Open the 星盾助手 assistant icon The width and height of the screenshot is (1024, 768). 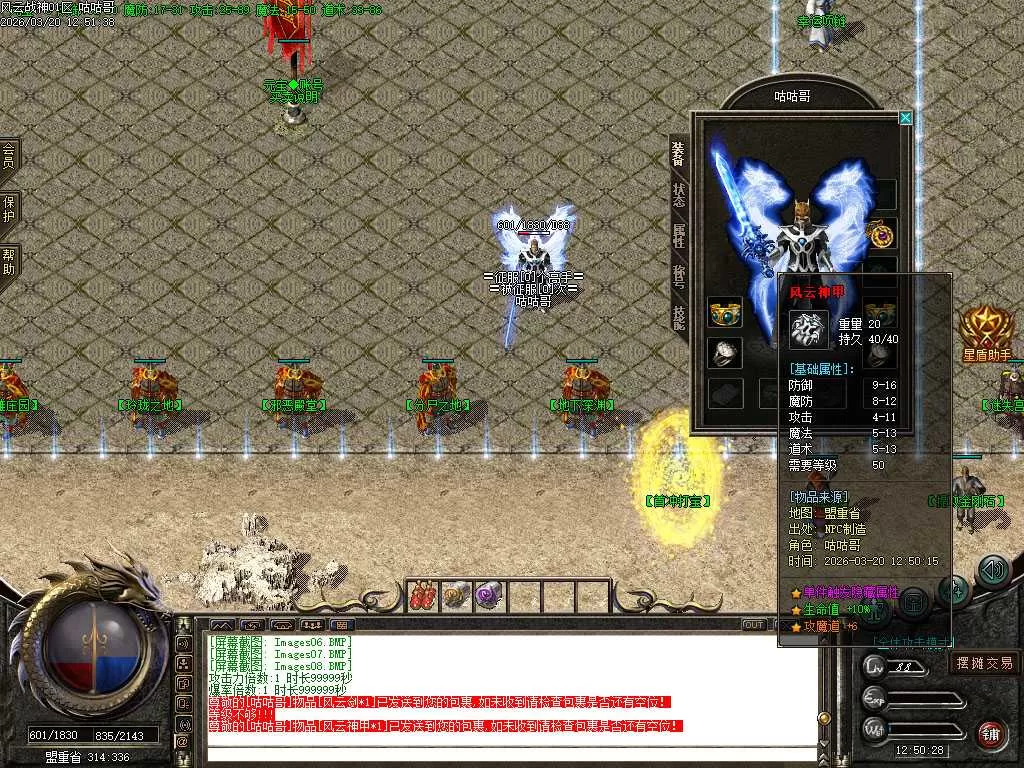[x=986, y=332]
